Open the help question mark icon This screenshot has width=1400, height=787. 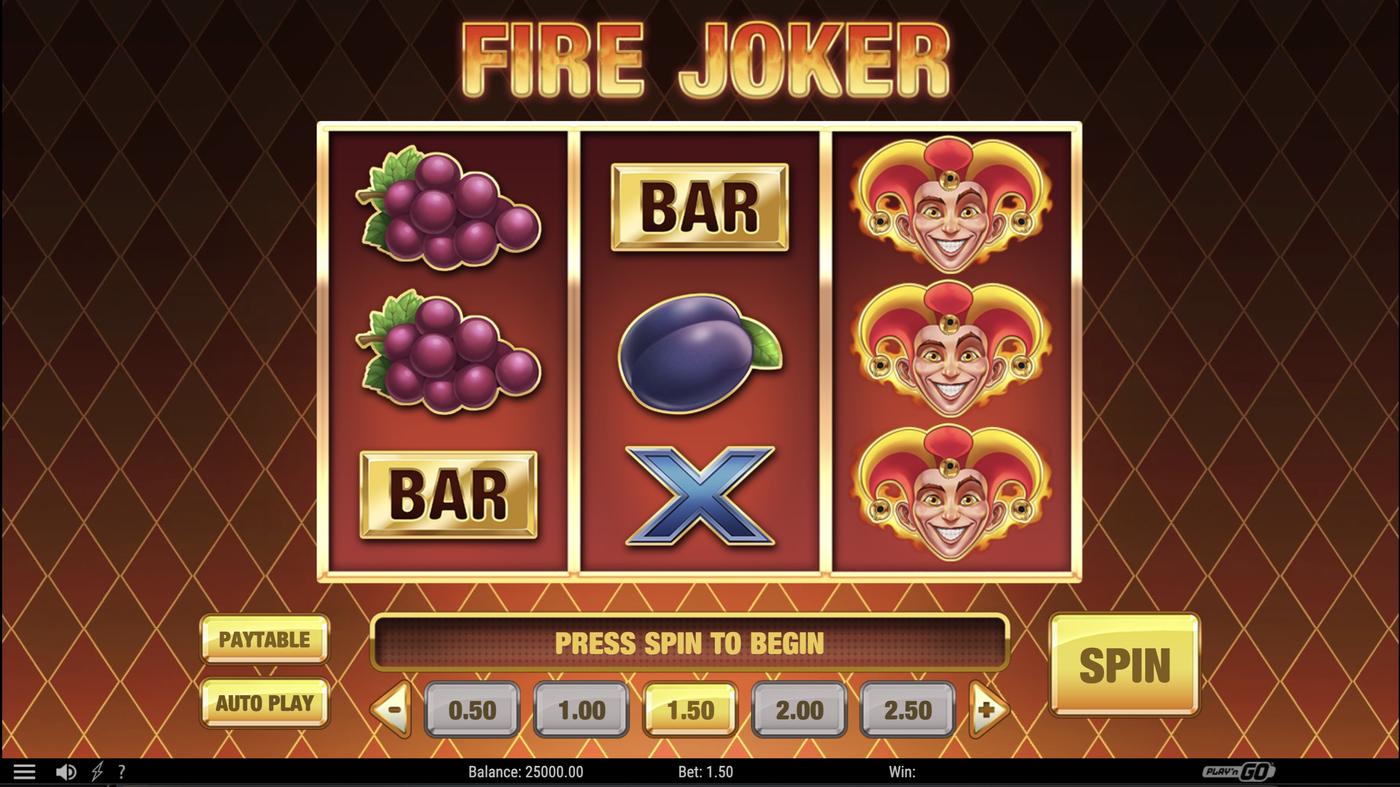(x=121, y=770)
